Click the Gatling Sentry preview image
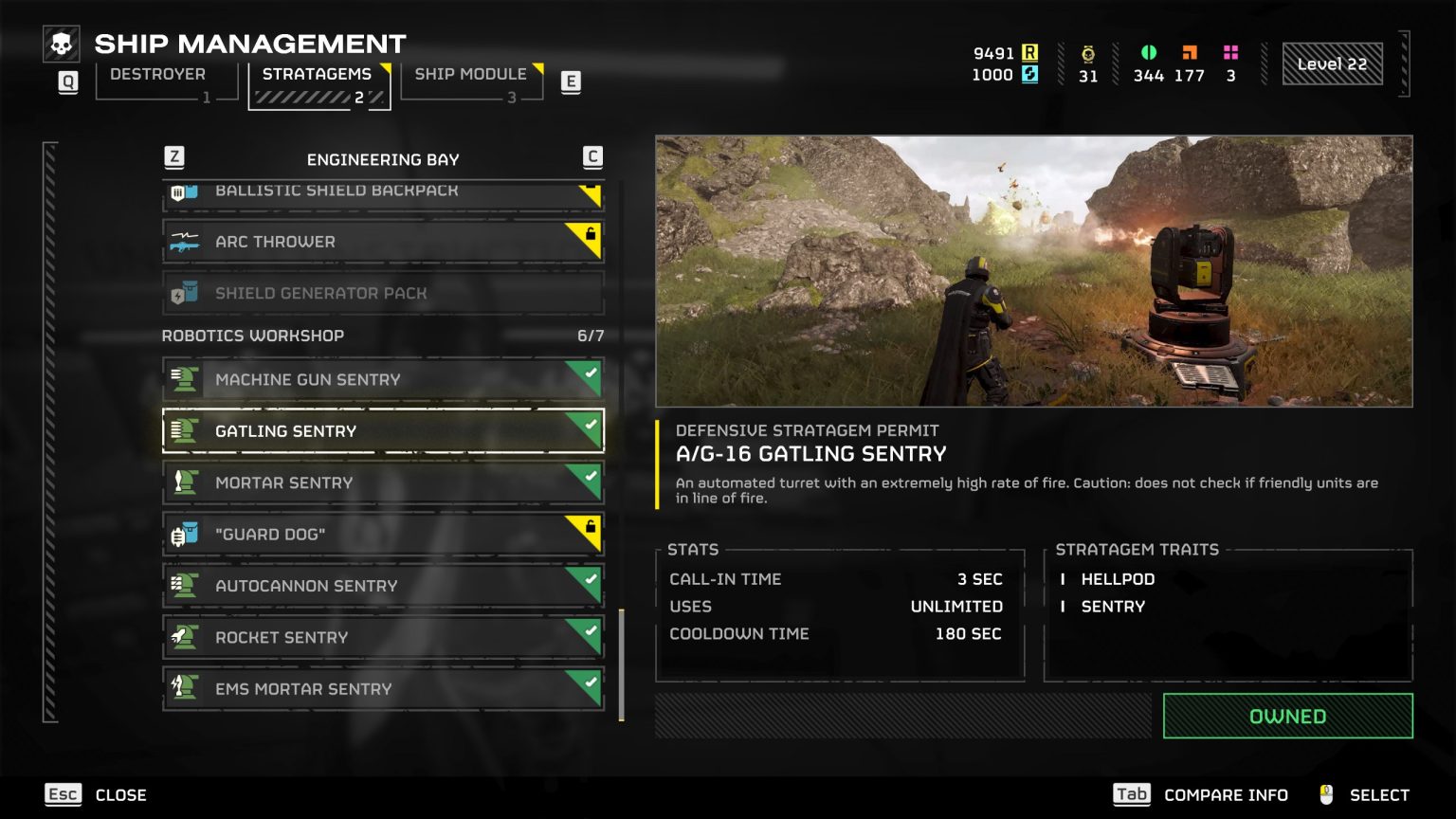The image size is (1456, 819). pyautogui.click(x=1033, y=271)
